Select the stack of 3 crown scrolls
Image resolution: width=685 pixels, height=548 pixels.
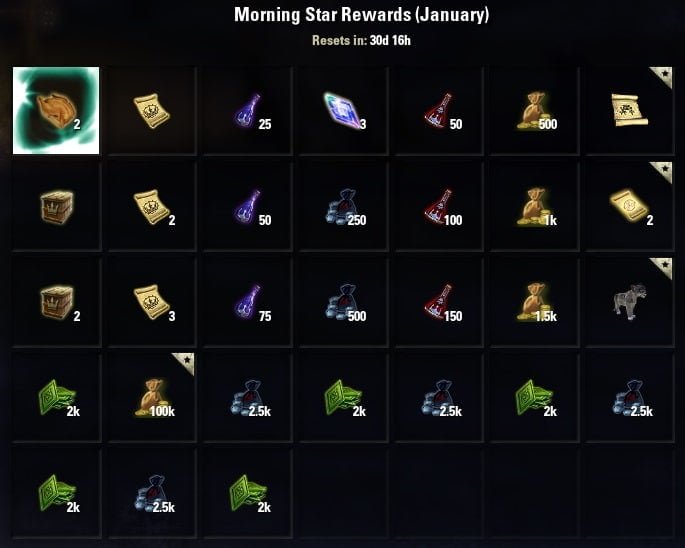tap(152, 302)
